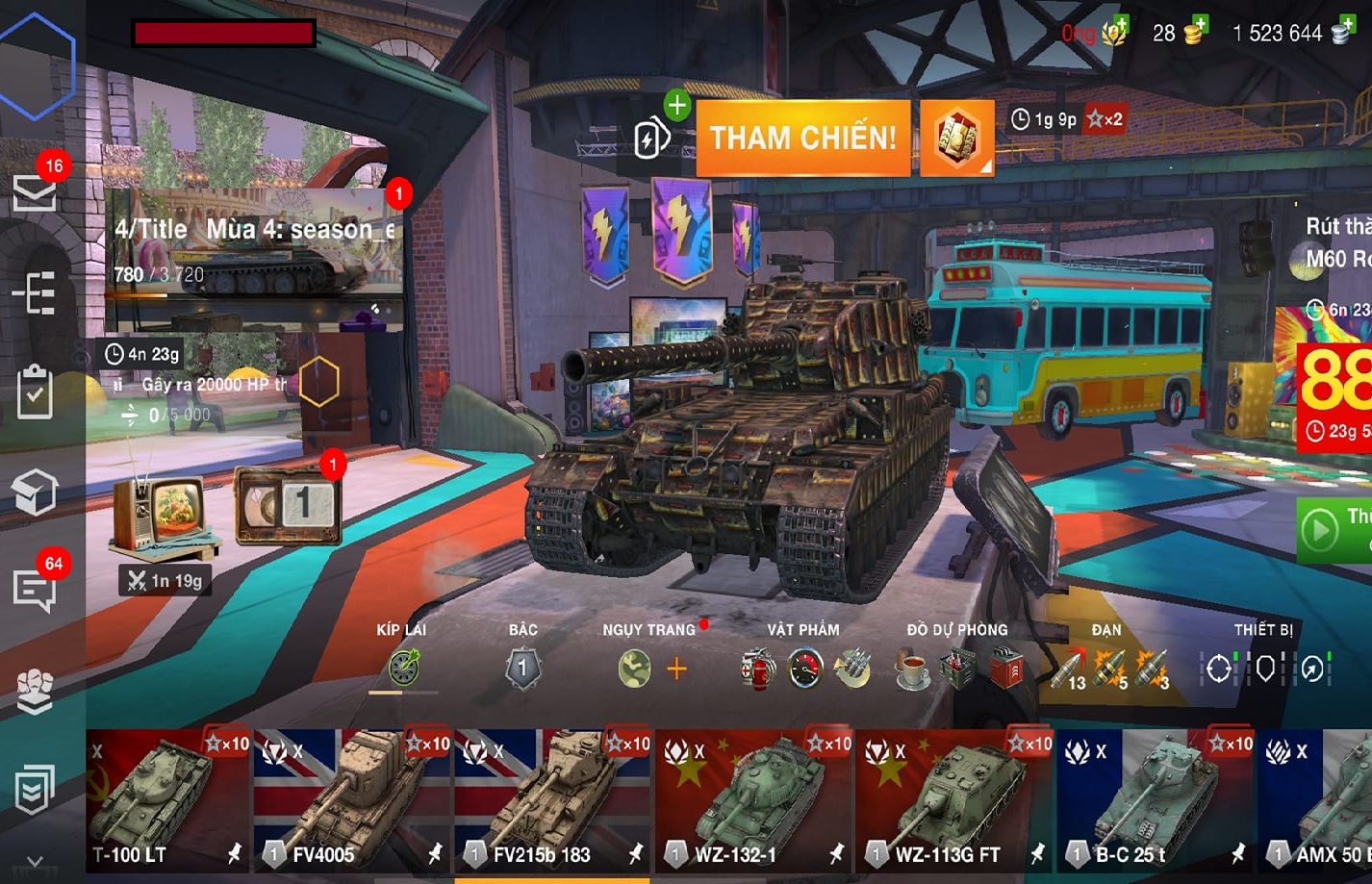Start battle with THAM CHIẾN! button

click(x=802, y=139)
